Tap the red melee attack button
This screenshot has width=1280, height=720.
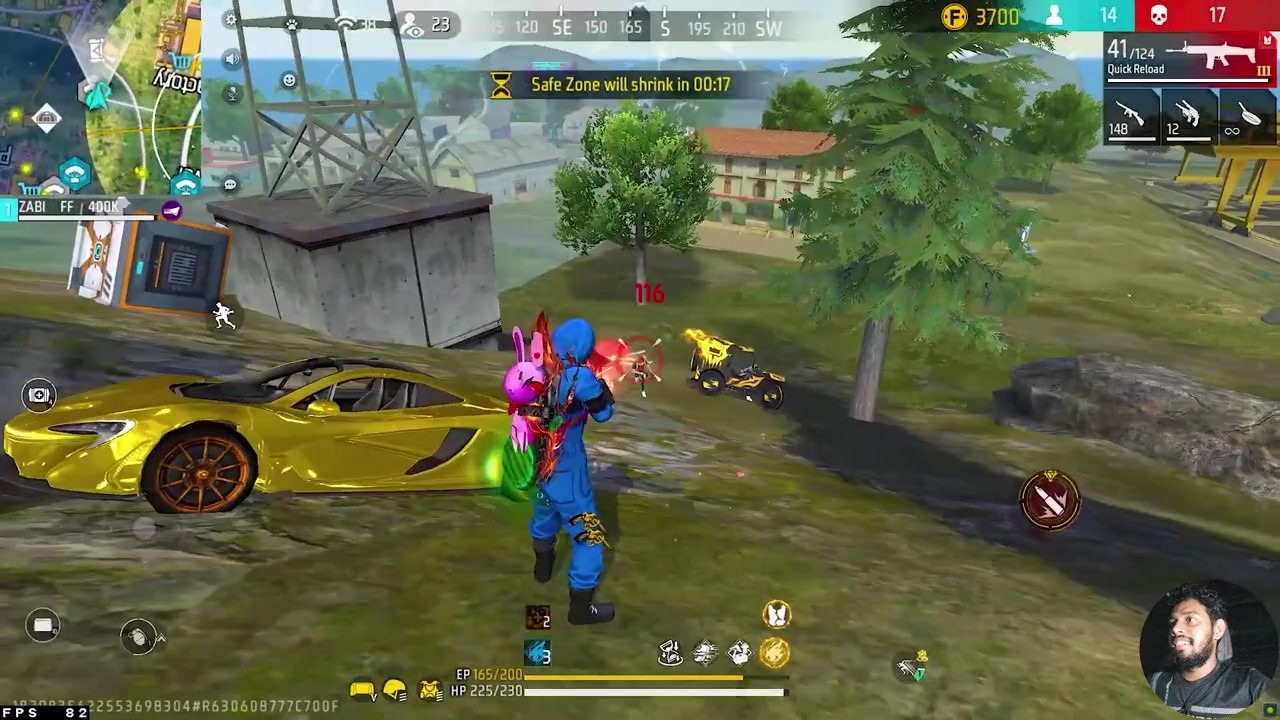pos(1050,500)
